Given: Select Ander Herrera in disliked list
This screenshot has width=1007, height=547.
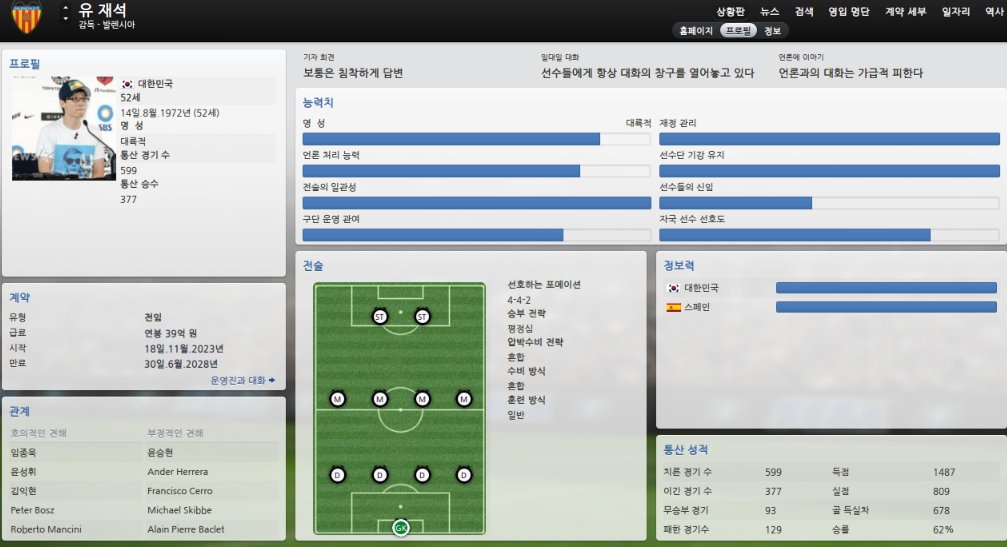Looking at the screenshot, I should [177, 472].
